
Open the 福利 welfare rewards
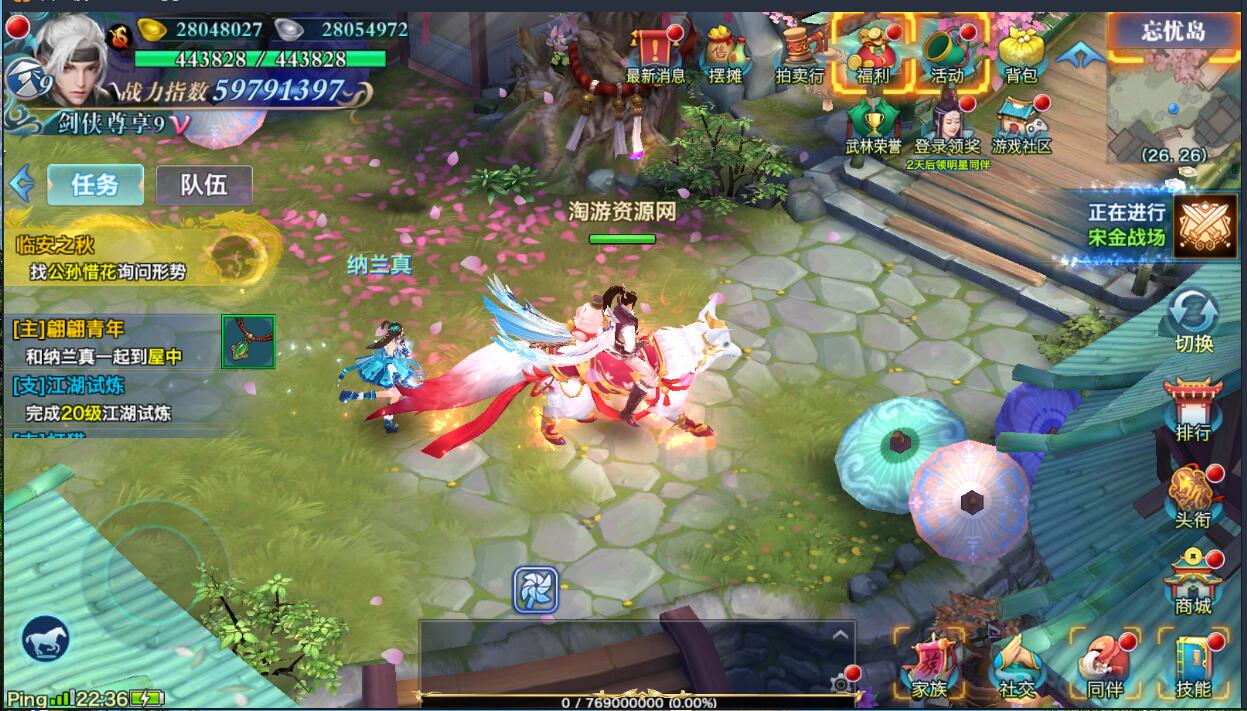pyautogui.click(x=873, y=52)
